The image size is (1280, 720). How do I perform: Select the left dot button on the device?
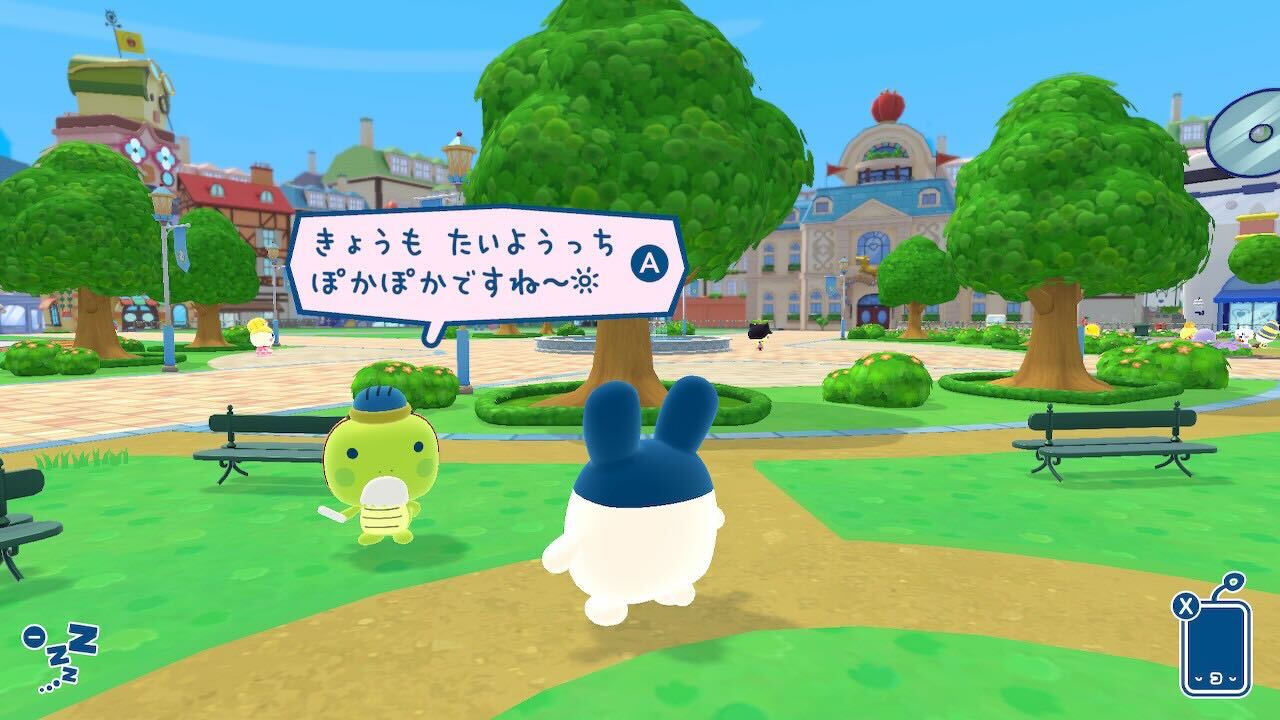tap(1197, 679)
